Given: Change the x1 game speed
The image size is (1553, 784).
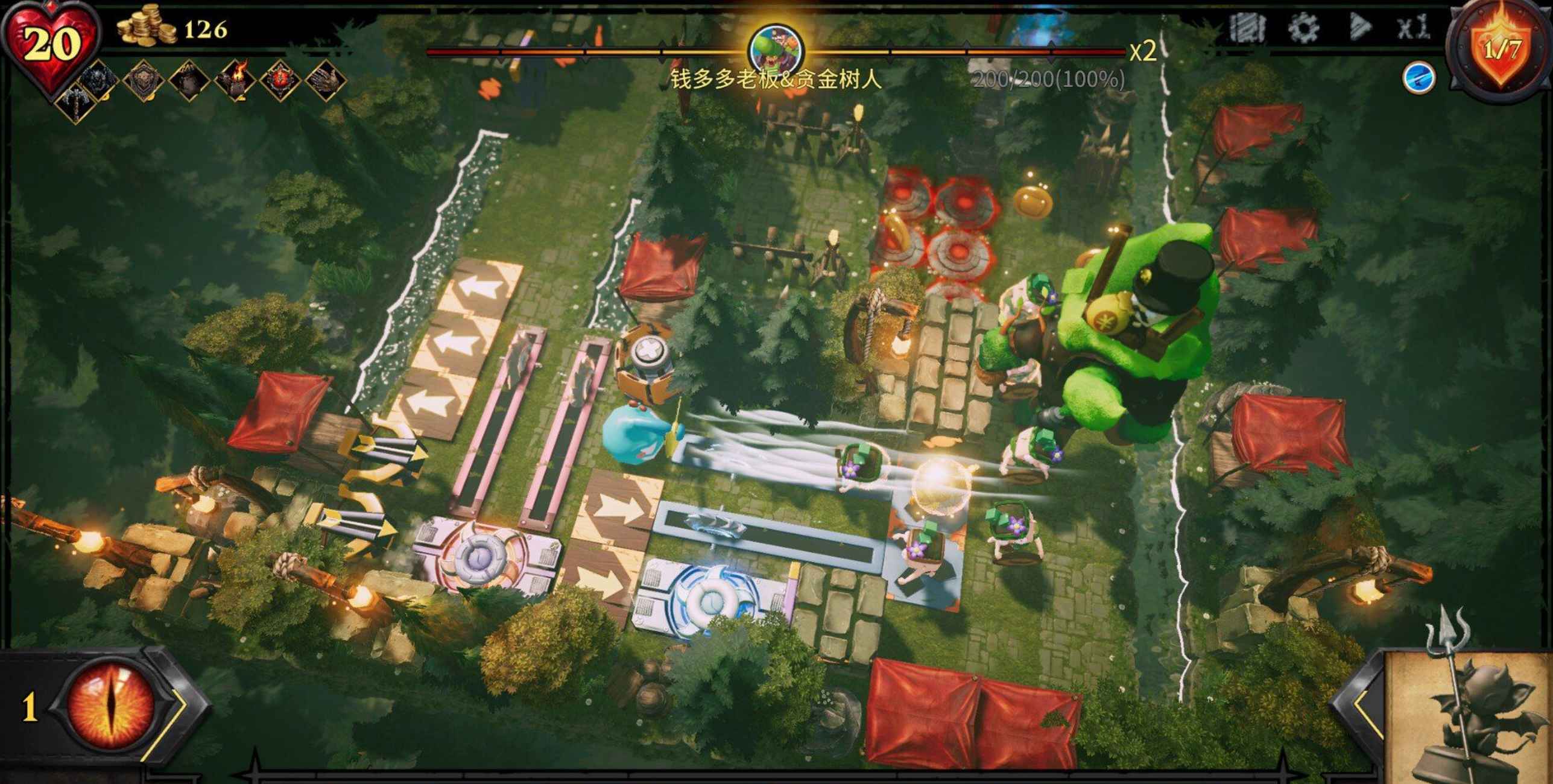Looking at the screenshot, I should click(1412, 28).
